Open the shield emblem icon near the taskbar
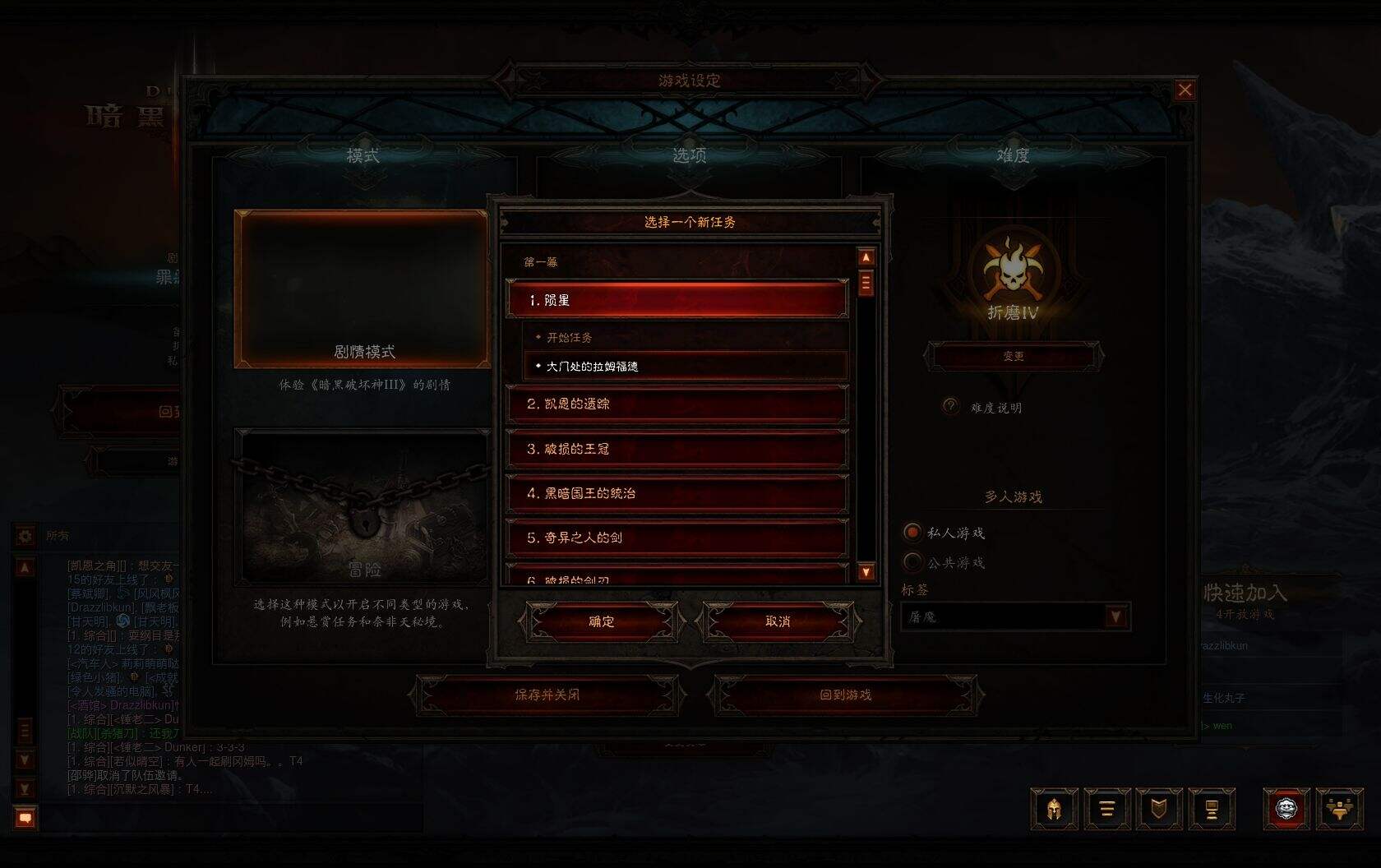1381x868 pixels. (1159, 809)
